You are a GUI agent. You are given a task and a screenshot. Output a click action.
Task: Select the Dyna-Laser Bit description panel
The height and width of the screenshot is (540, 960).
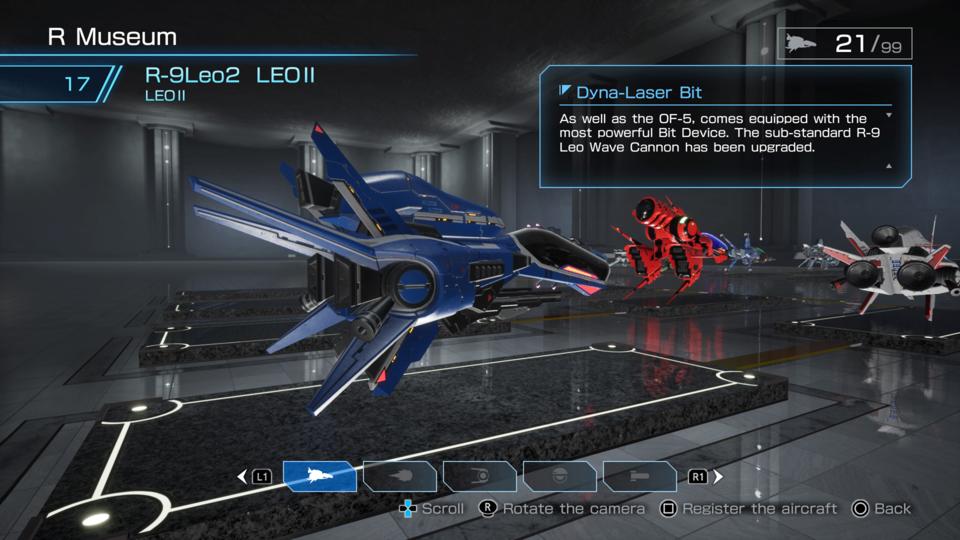(725, 125)
